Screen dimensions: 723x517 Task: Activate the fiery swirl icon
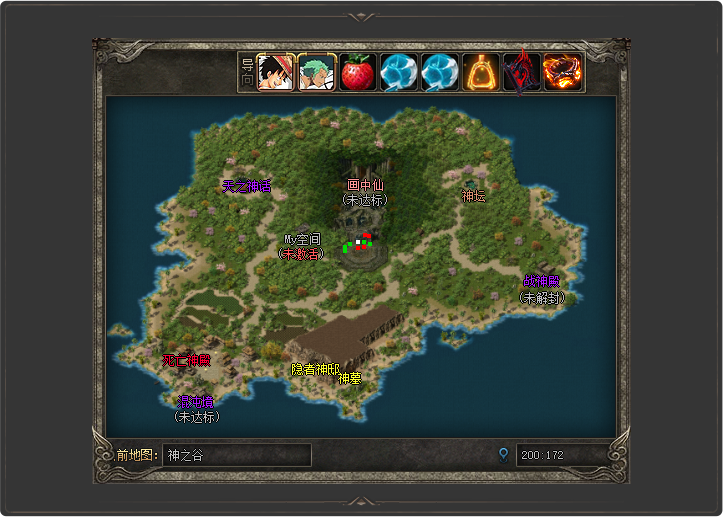563,72
